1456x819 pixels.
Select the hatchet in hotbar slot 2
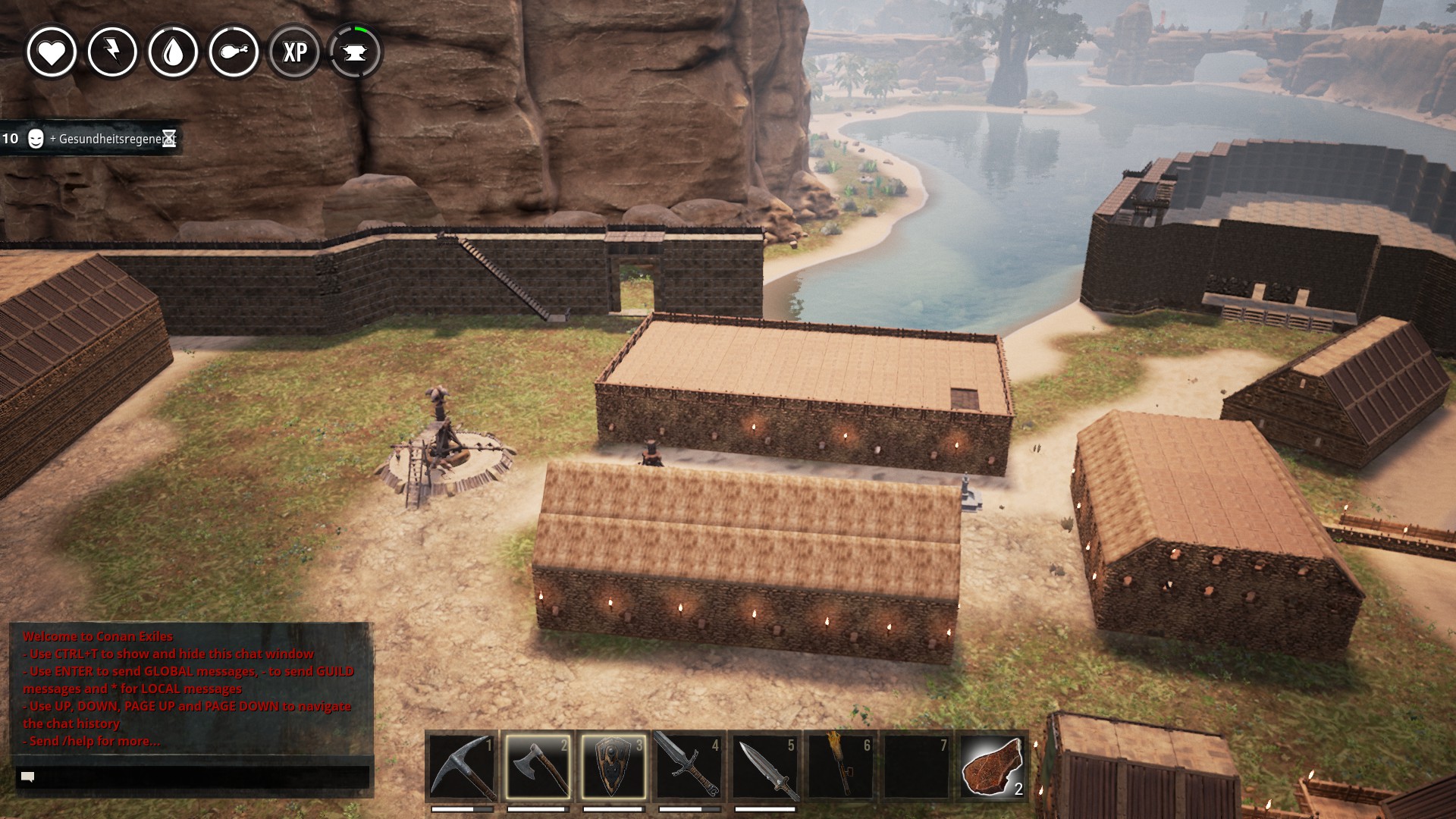(x=538, y=766)
